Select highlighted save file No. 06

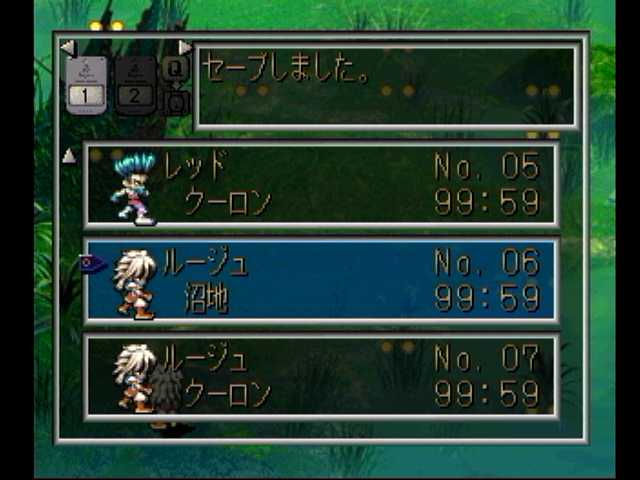click(321, 281)
